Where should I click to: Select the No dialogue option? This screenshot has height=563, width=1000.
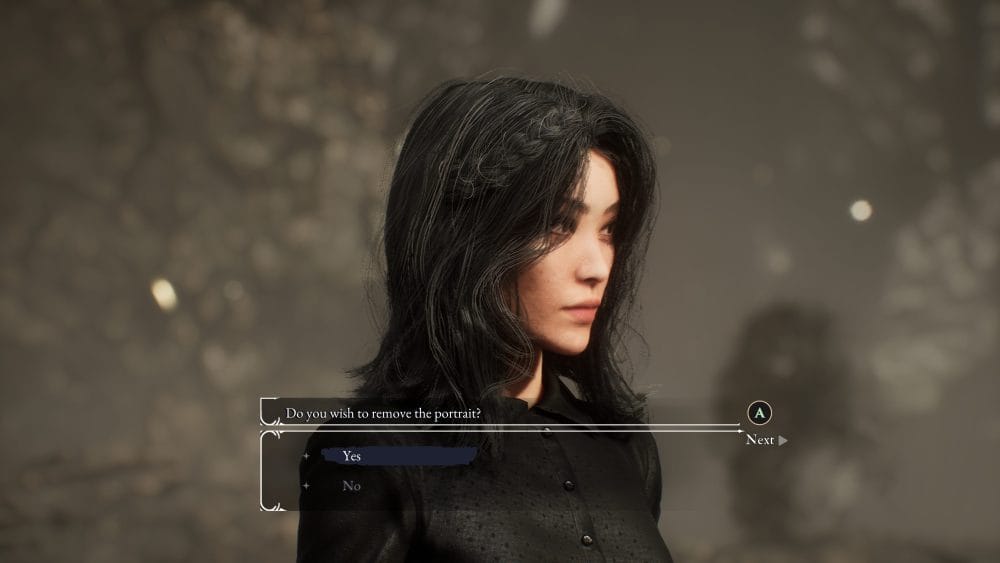pos(351,486)
